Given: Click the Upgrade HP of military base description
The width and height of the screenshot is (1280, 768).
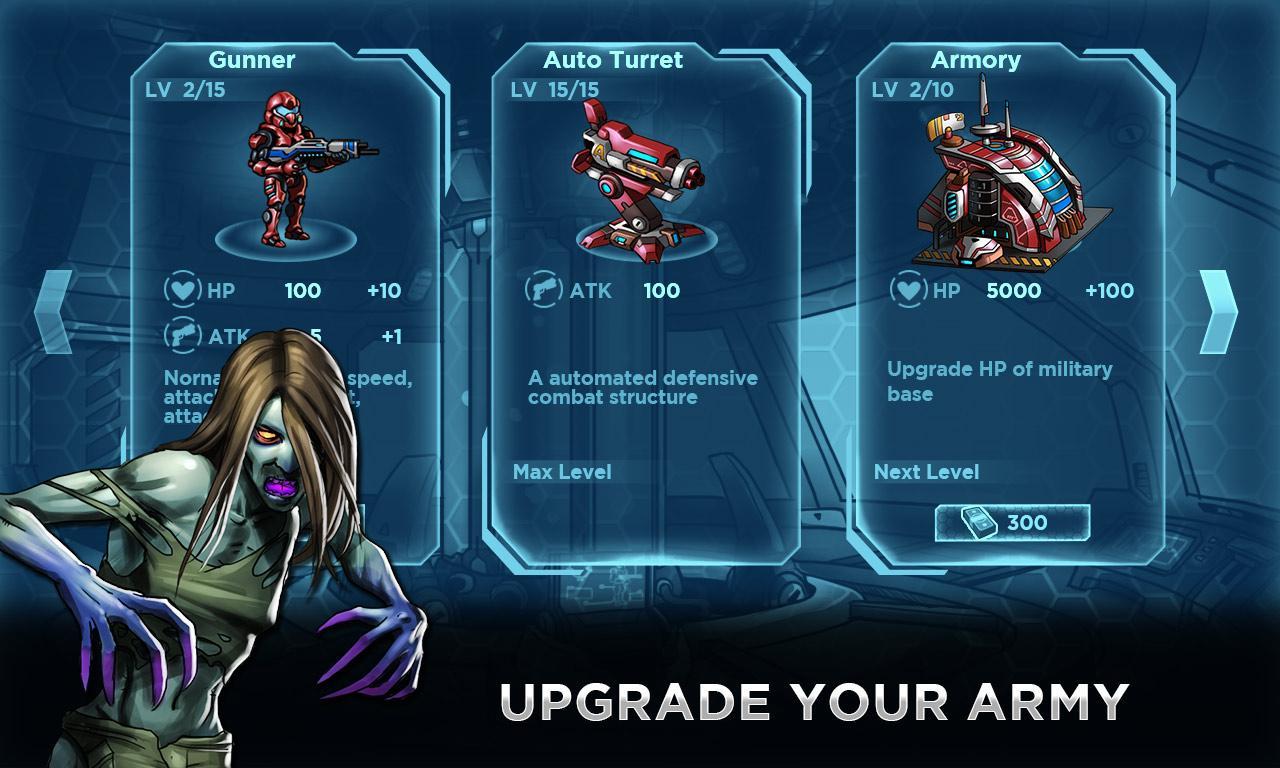Looking at the screenshot, I should pyautogui.click(x=996, y=380).
